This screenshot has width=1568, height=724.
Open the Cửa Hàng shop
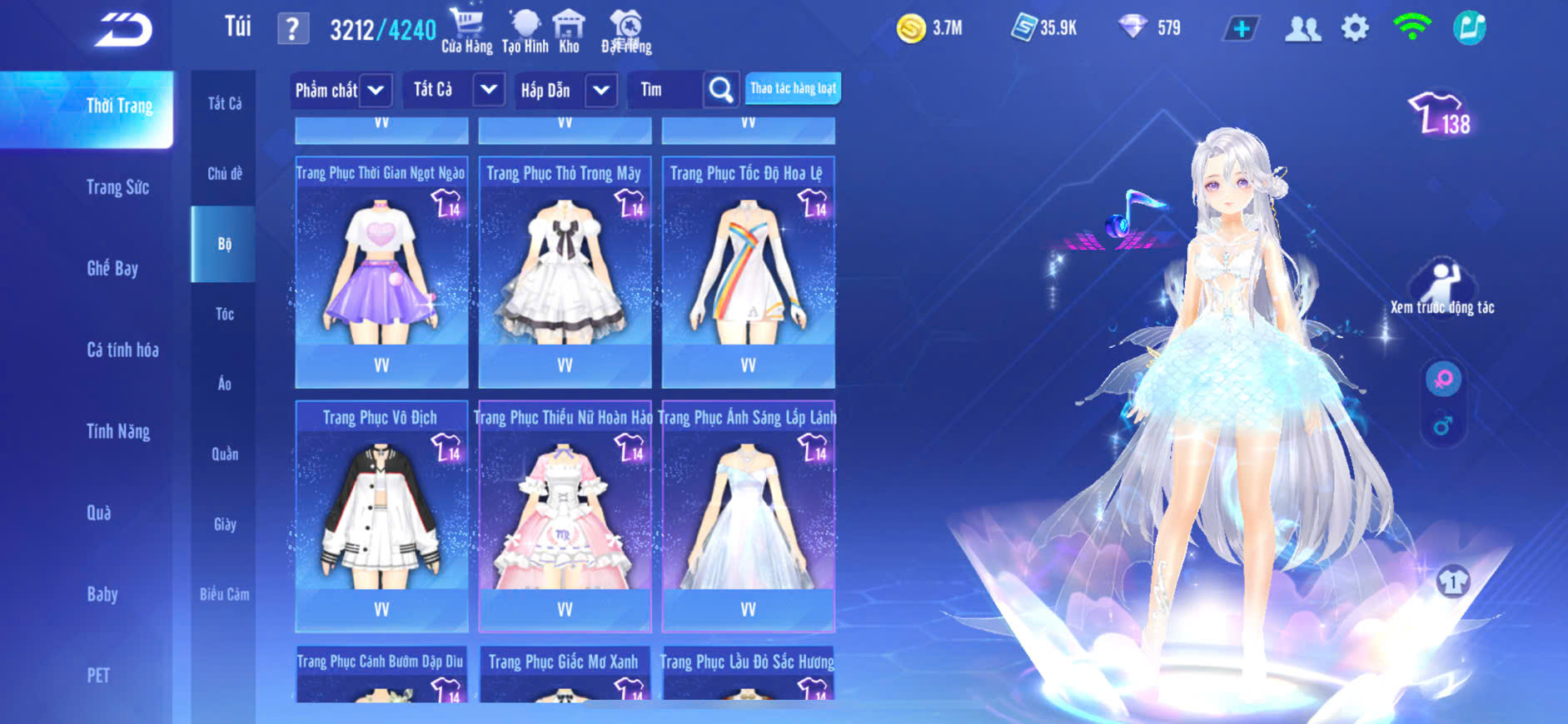coord(466,31)
